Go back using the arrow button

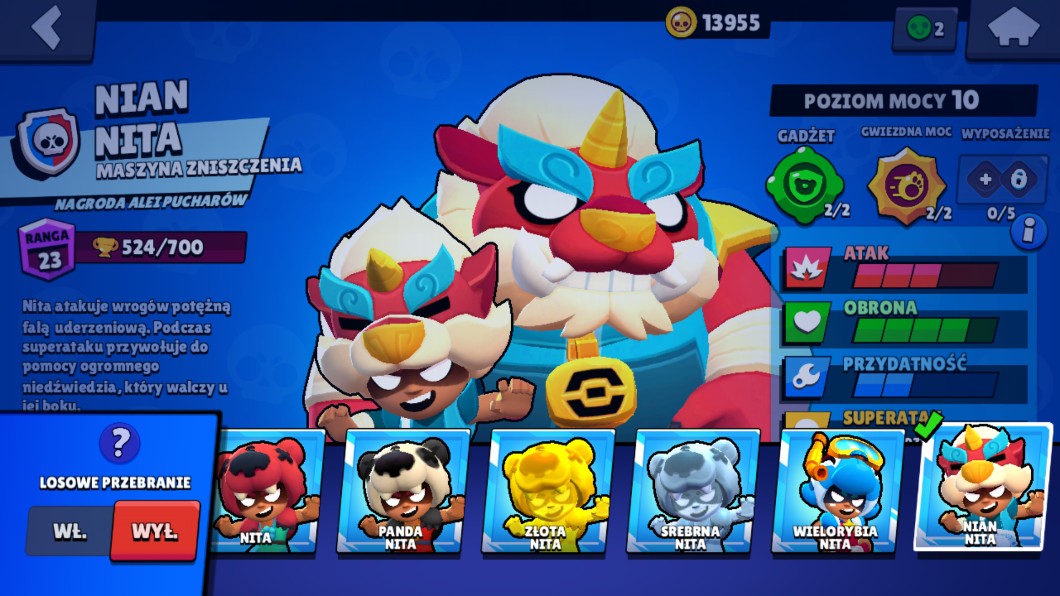(x=46, y=28)
